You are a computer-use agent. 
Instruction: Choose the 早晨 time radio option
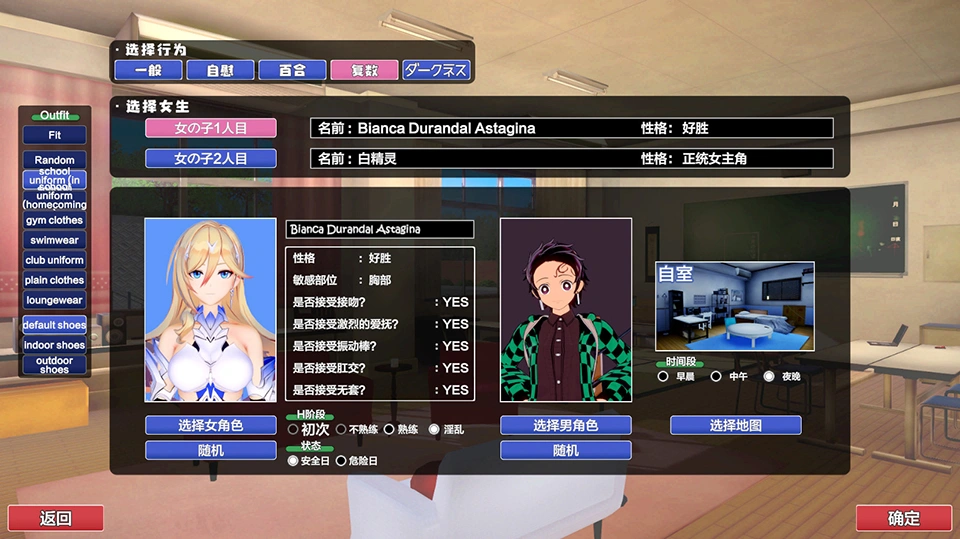(x=663, y=377)
